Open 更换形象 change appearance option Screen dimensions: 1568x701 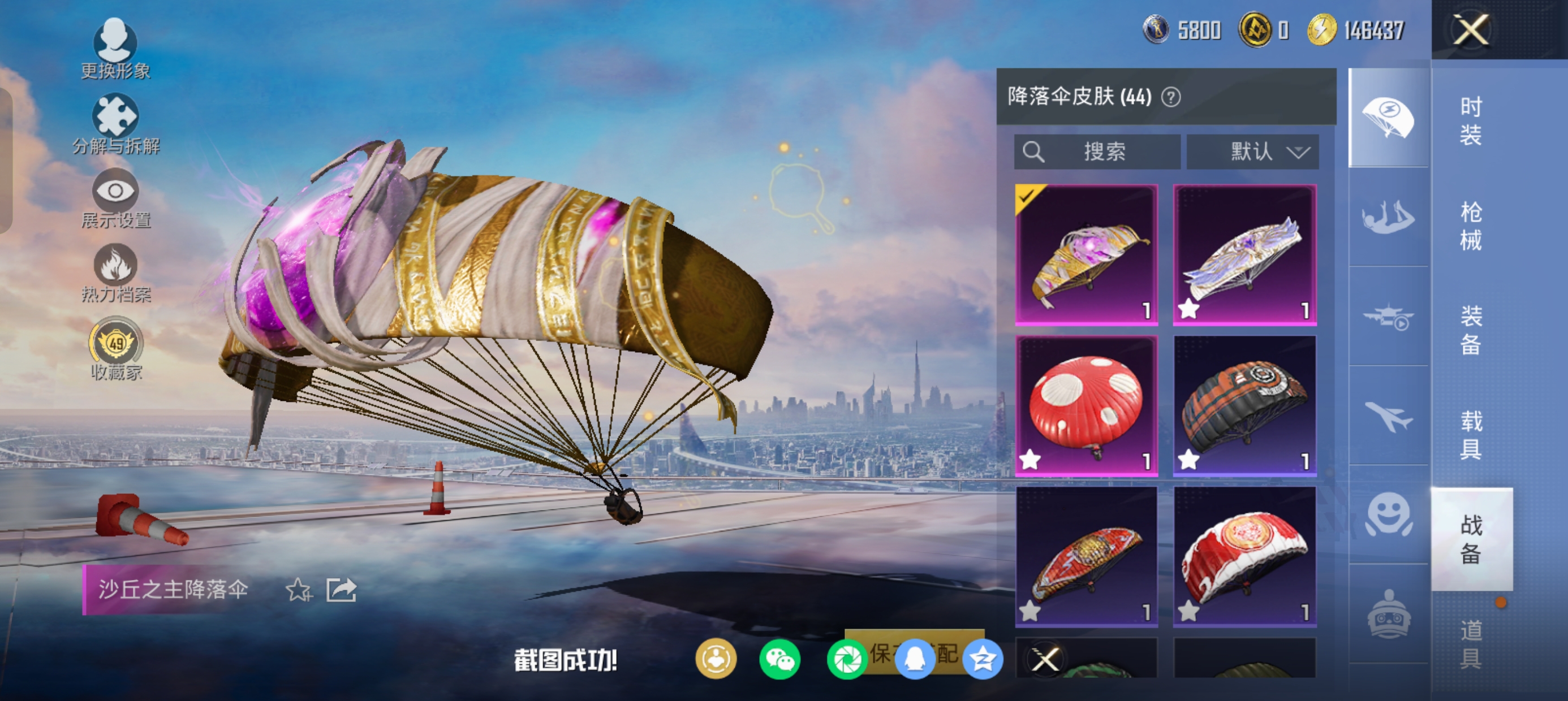115,49
